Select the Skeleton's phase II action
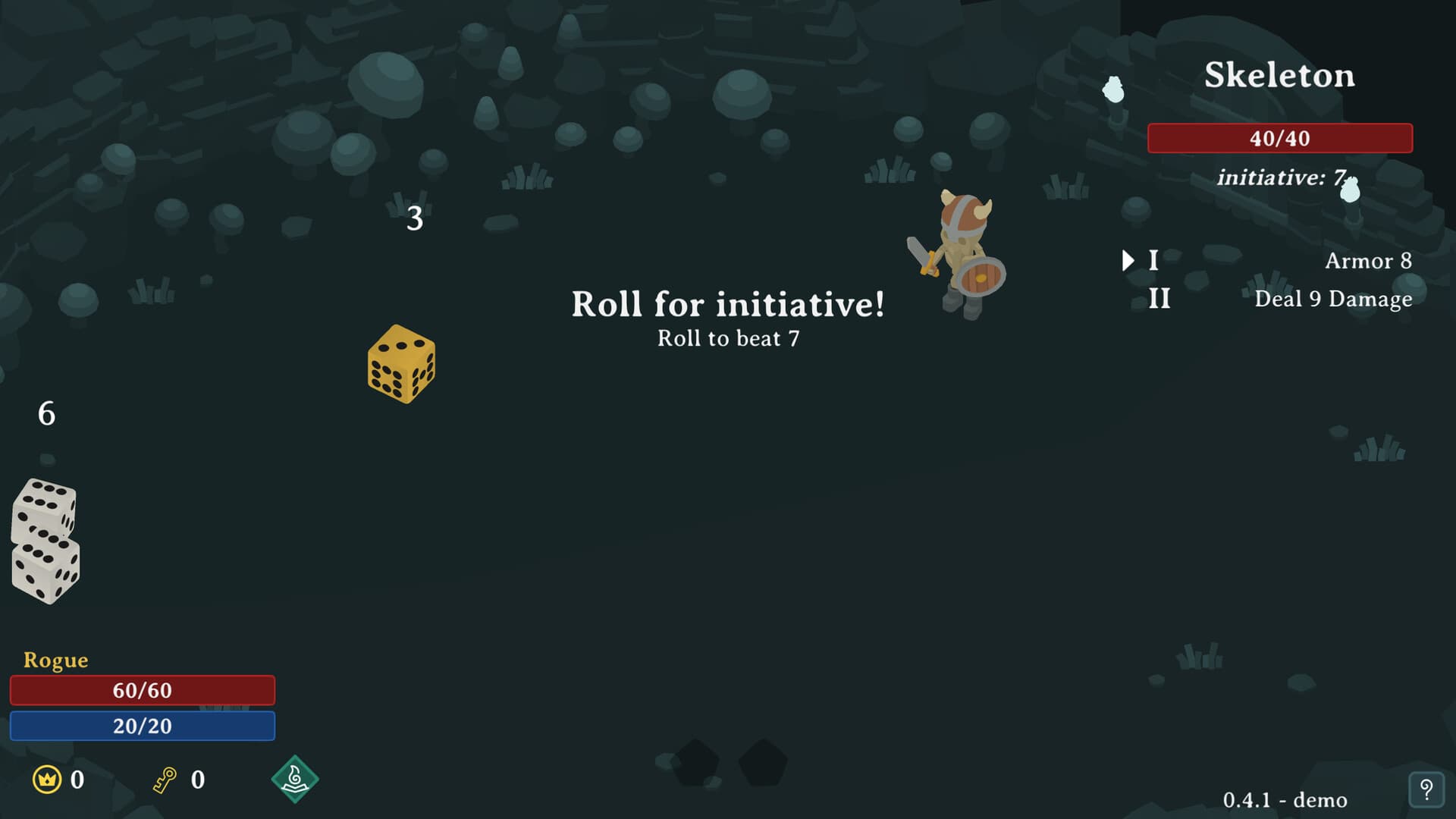 [1159, 299]
